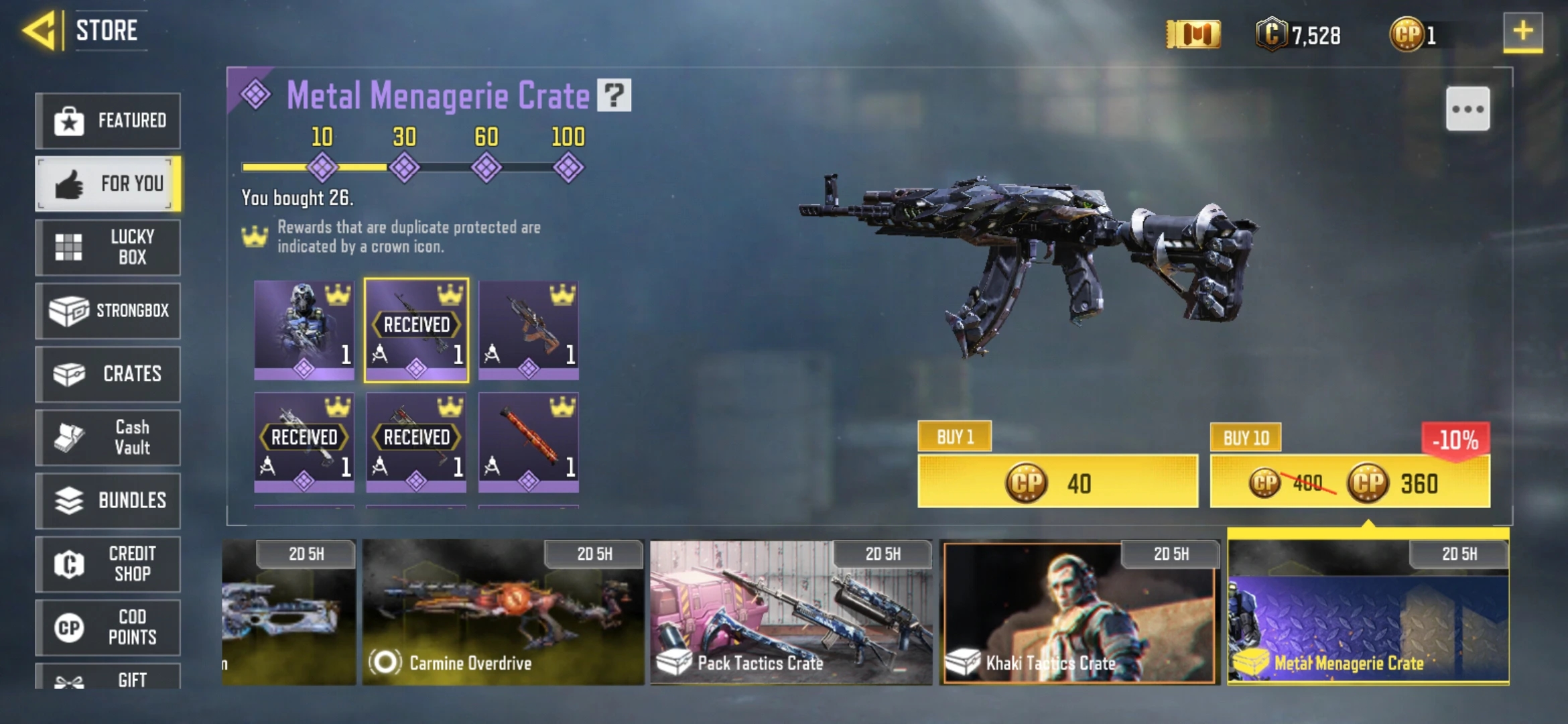1568x724 pixels.
Task: View the Pack Tactics Crate offer
Action: tap(791, 613)
